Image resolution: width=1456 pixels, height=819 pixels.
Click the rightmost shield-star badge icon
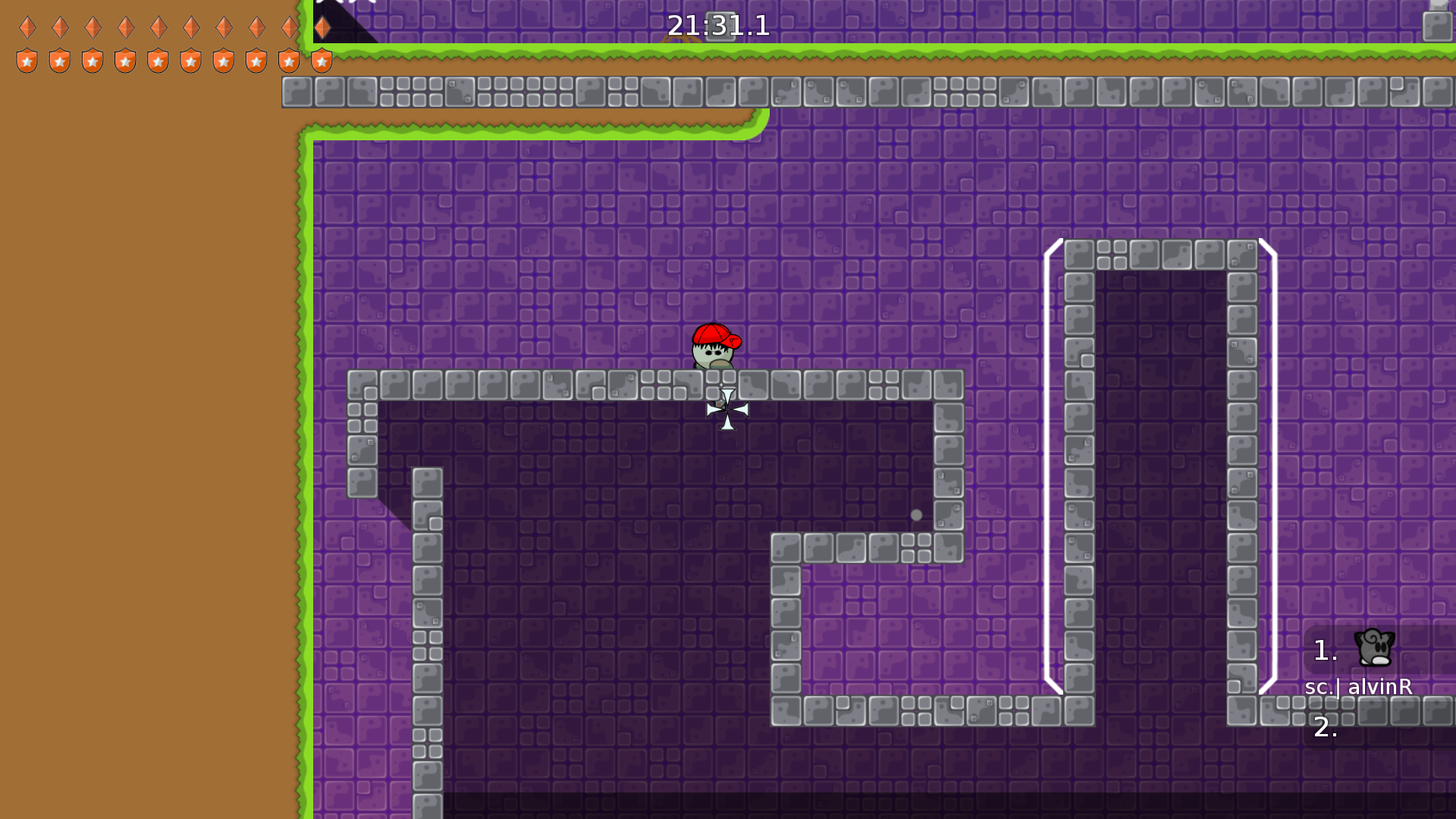click(x=322, y=61)
